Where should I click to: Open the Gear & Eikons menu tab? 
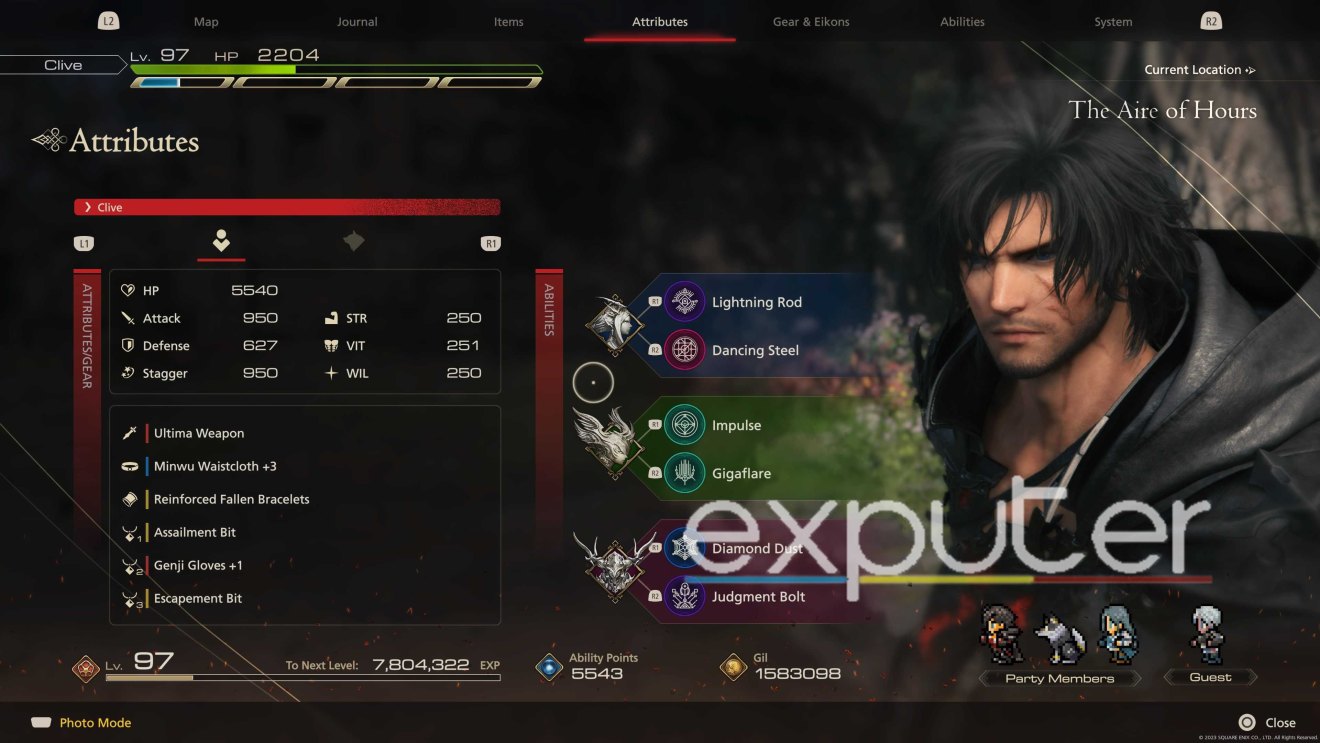tap(810, 20)
